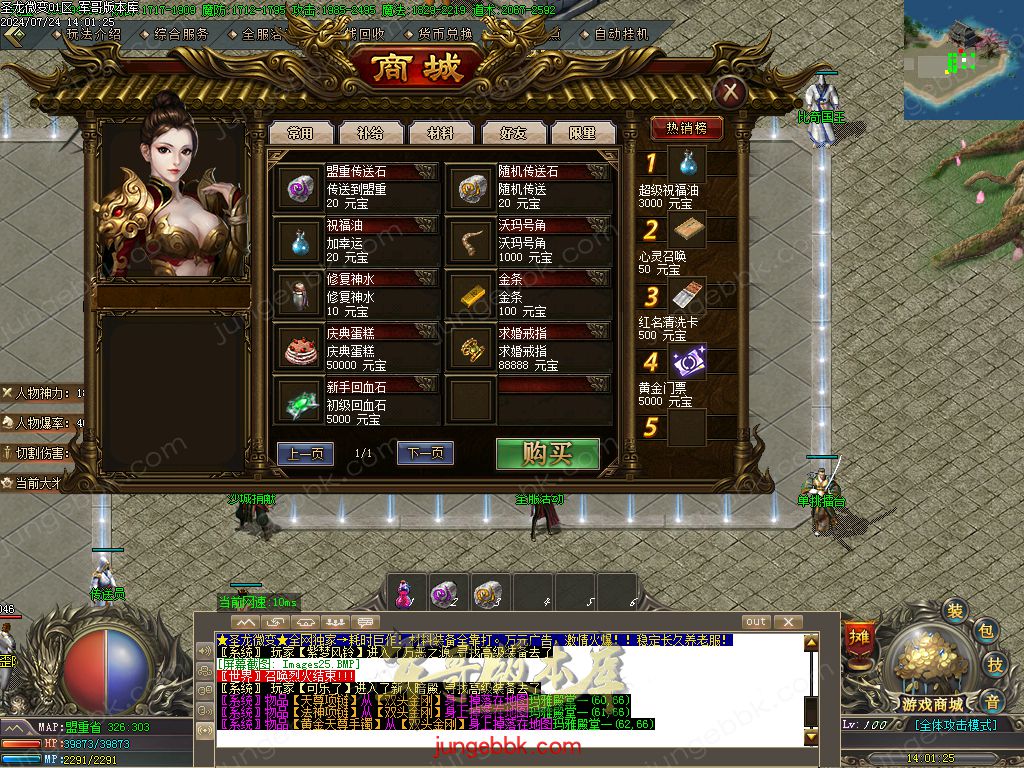This screenshot has height=768, width=1024.
Task: Pick the 新手回血石 green gem item
Action: click(x=297, y=401)
